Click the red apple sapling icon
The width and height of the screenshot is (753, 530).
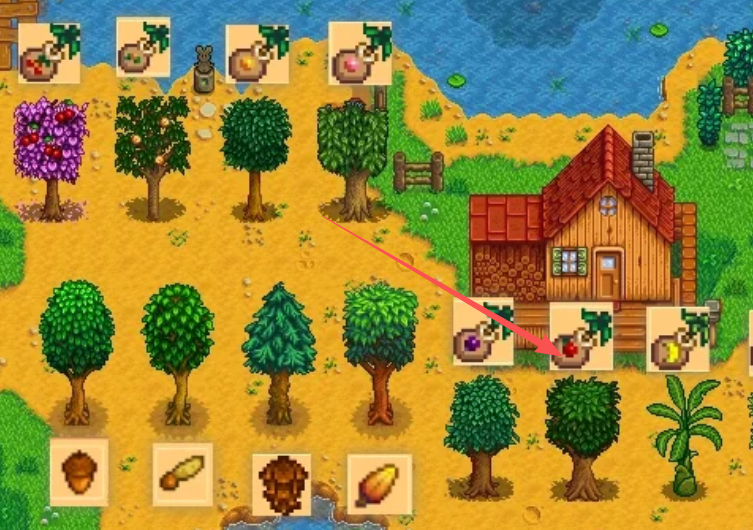[x=581, y=336]
